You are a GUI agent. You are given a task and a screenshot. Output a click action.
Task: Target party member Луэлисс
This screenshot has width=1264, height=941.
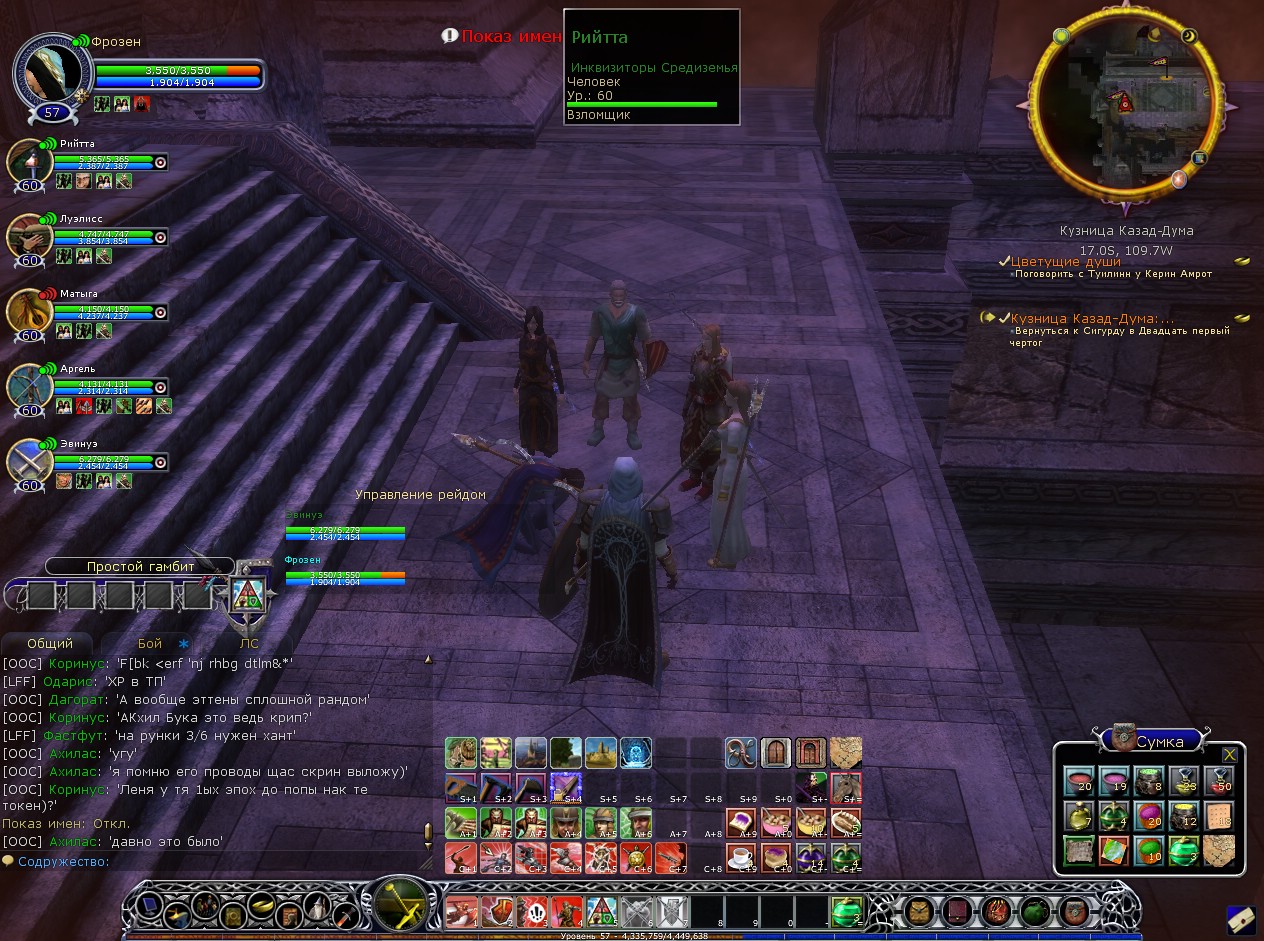click(29, 238)
